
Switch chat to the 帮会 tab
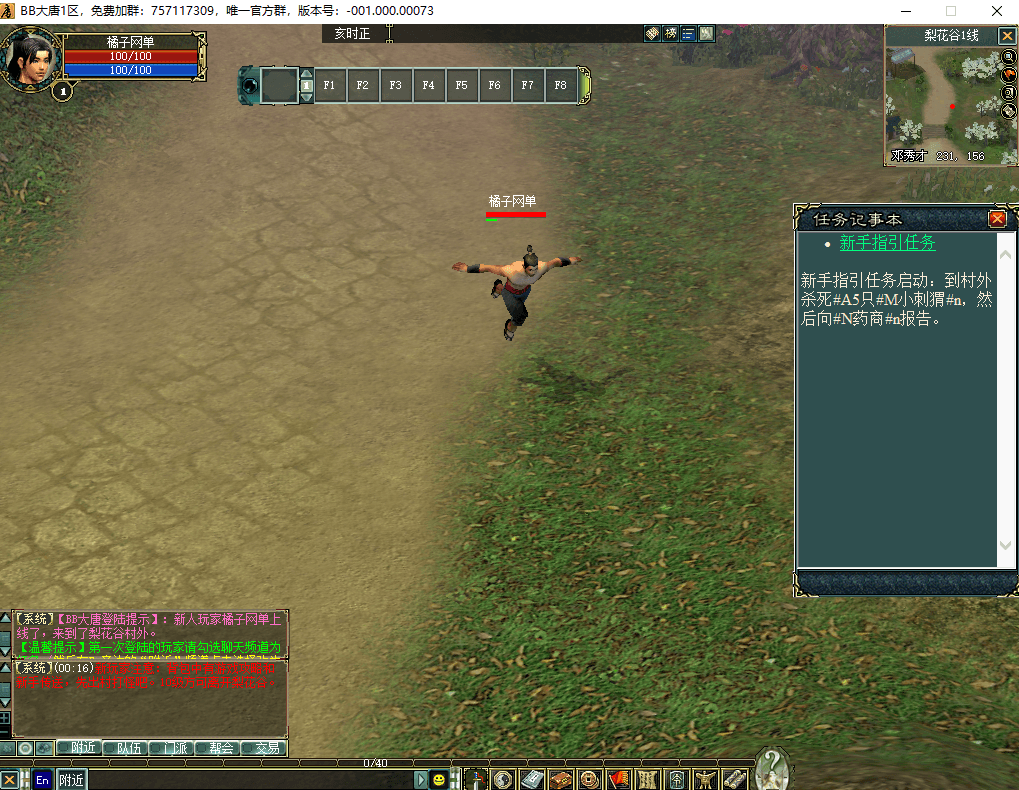[x=221, y=747]
